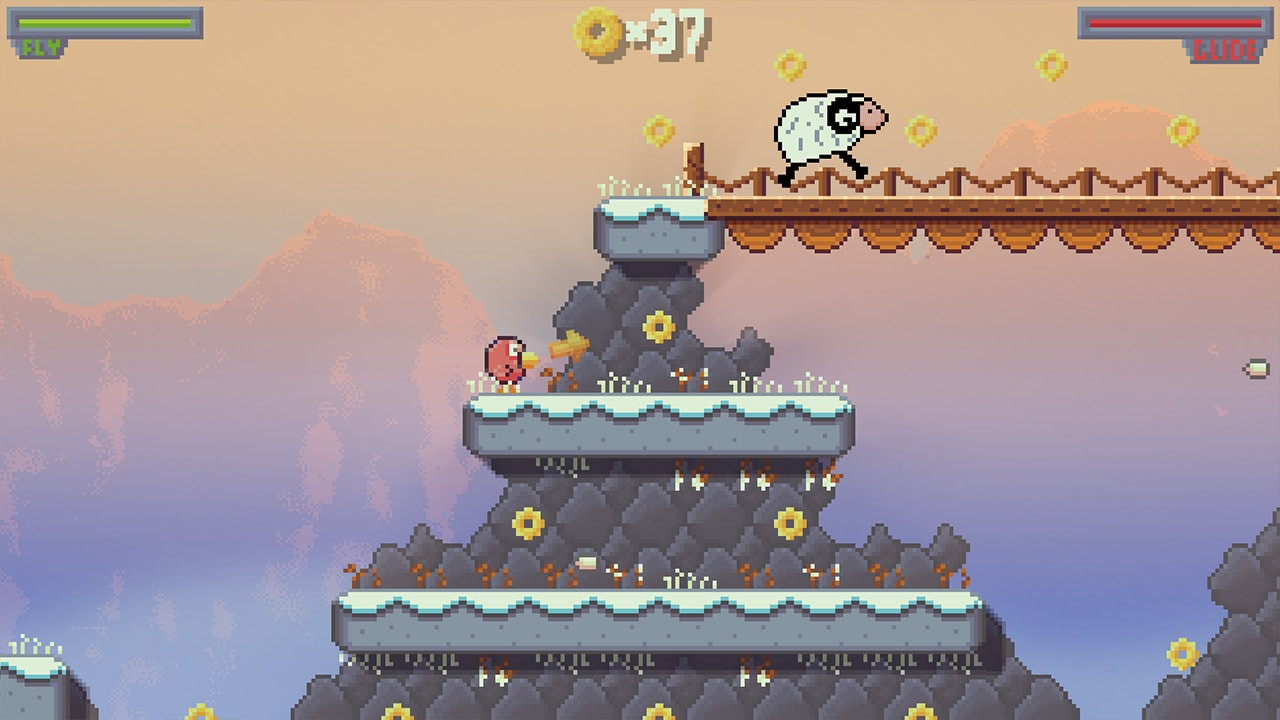Click the red bird enemy
This screenshot has height=720, width=1280.
[x=506, y=360]
